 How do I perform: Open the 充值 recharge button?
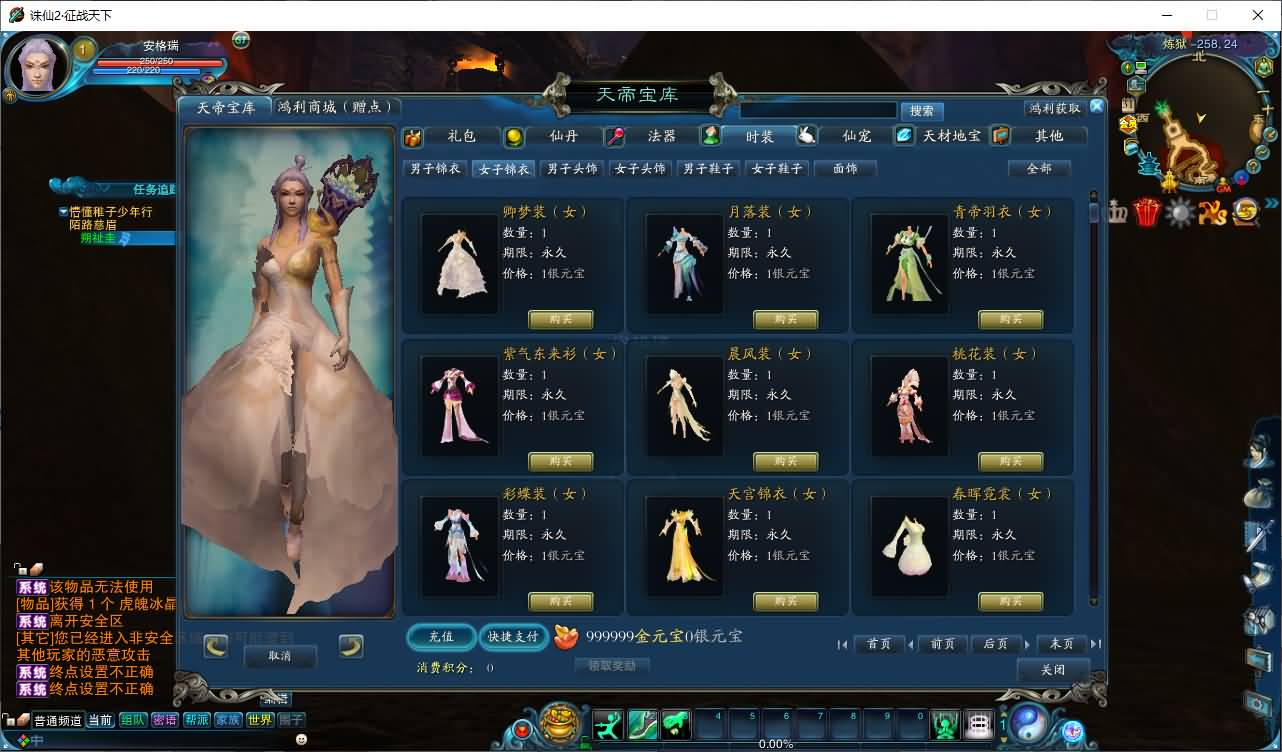[441, 637]
